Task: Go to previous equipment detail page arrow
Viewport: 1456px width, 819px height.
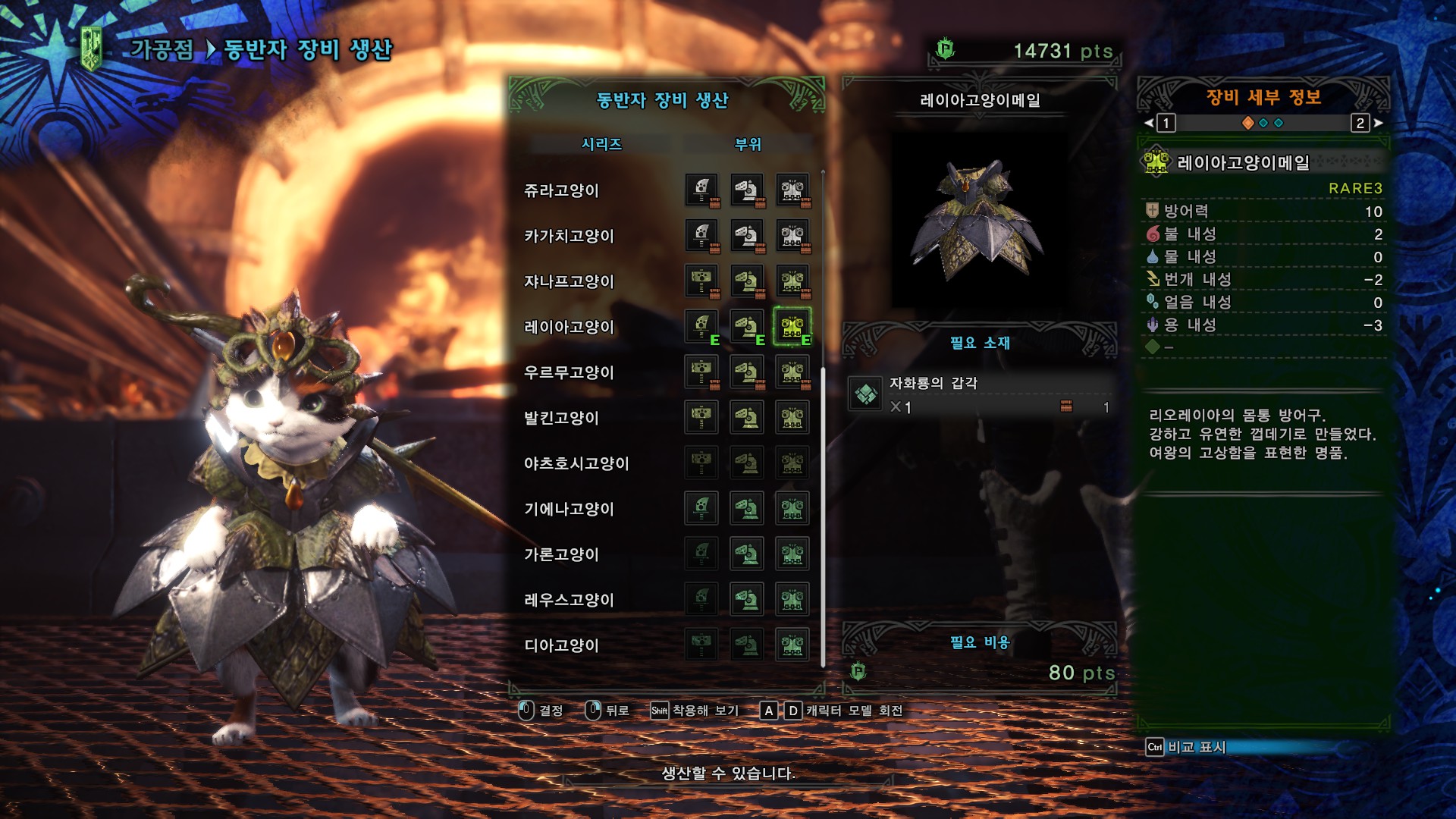Action: point(1149,123)
